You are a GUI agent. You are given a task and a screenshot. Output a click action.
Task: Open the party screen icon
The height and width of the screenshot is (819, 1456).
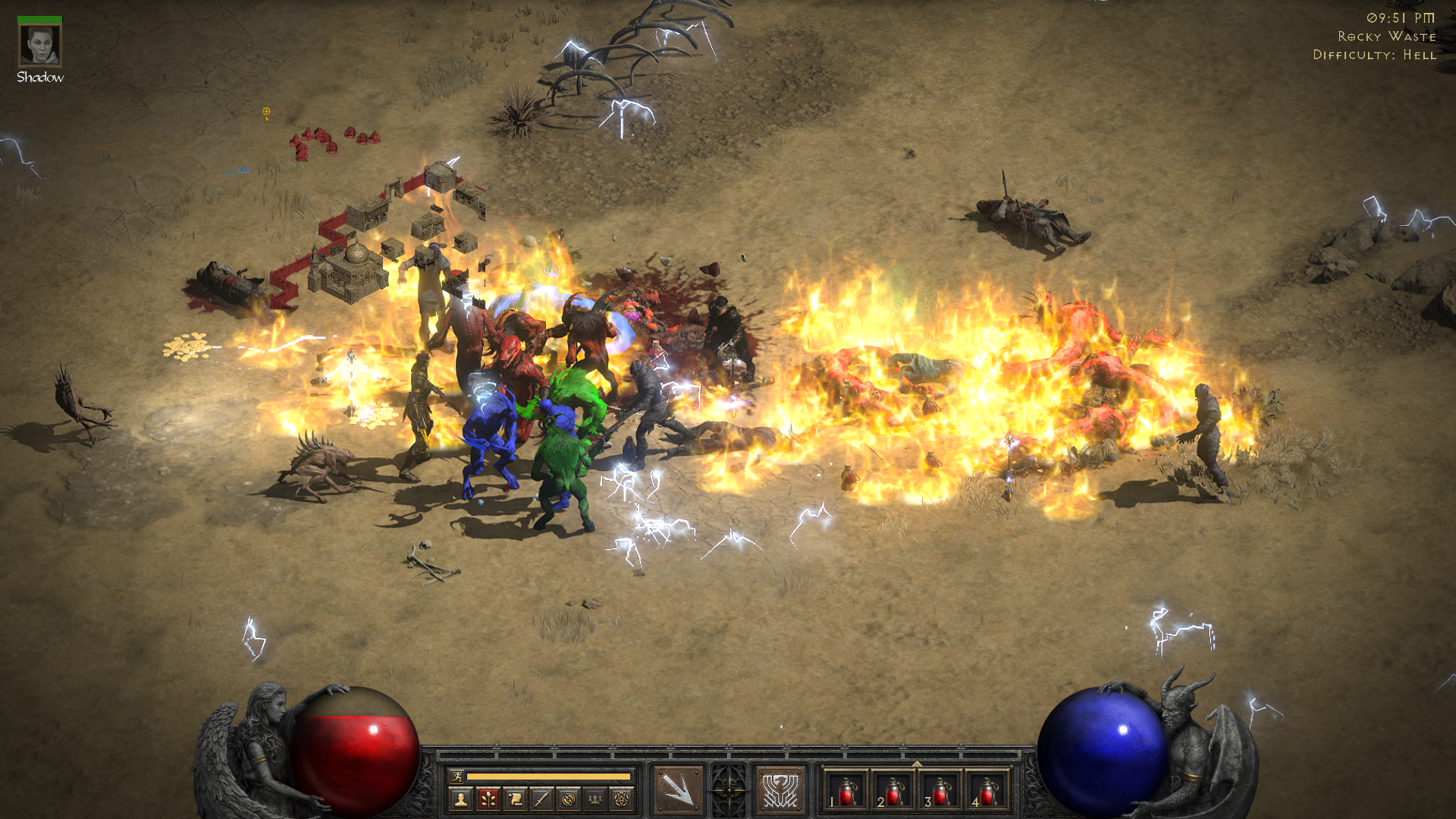595,799
